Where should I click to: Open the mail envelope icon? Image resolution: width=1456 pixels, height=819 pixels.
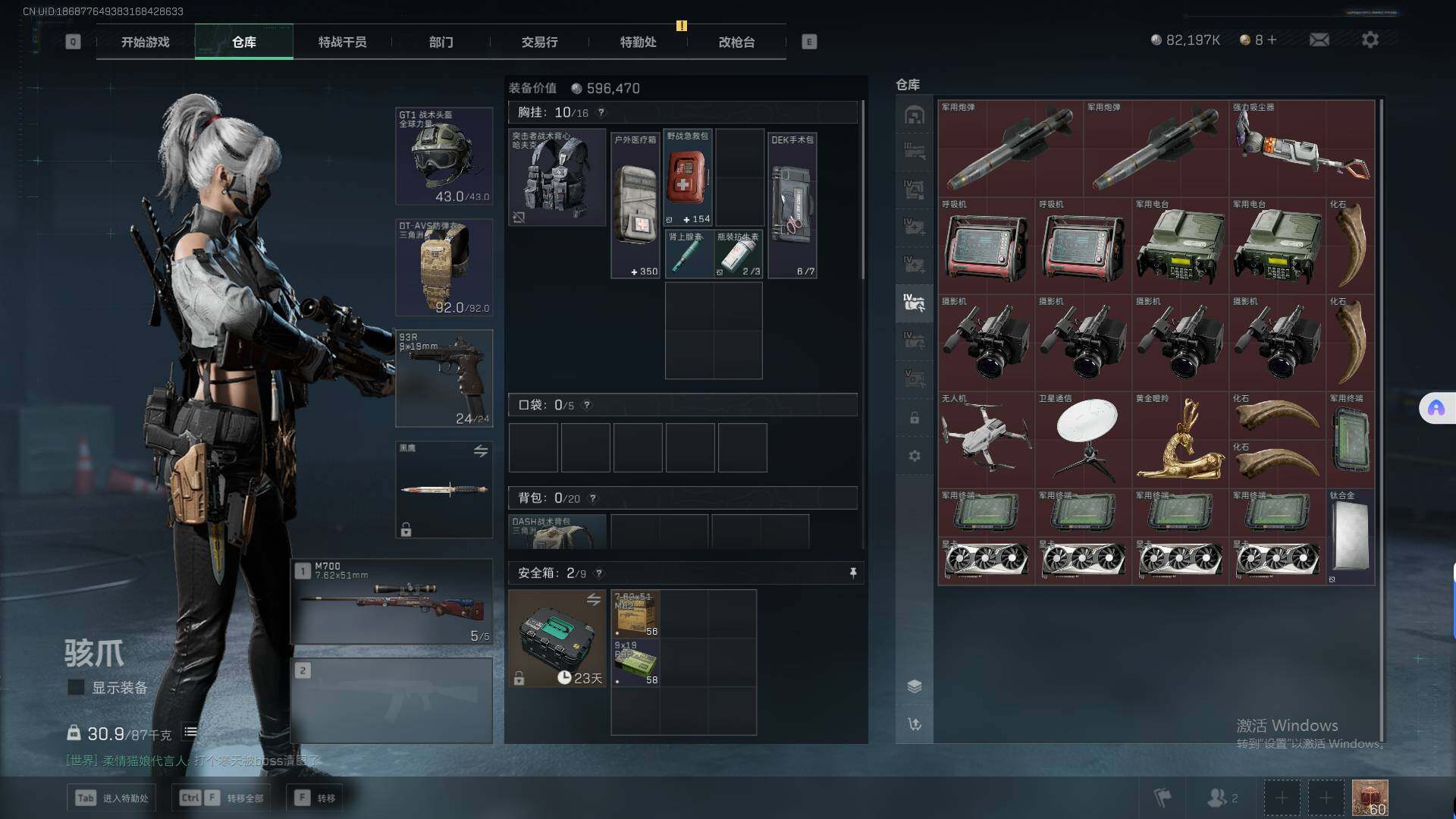coord(1319,39)
